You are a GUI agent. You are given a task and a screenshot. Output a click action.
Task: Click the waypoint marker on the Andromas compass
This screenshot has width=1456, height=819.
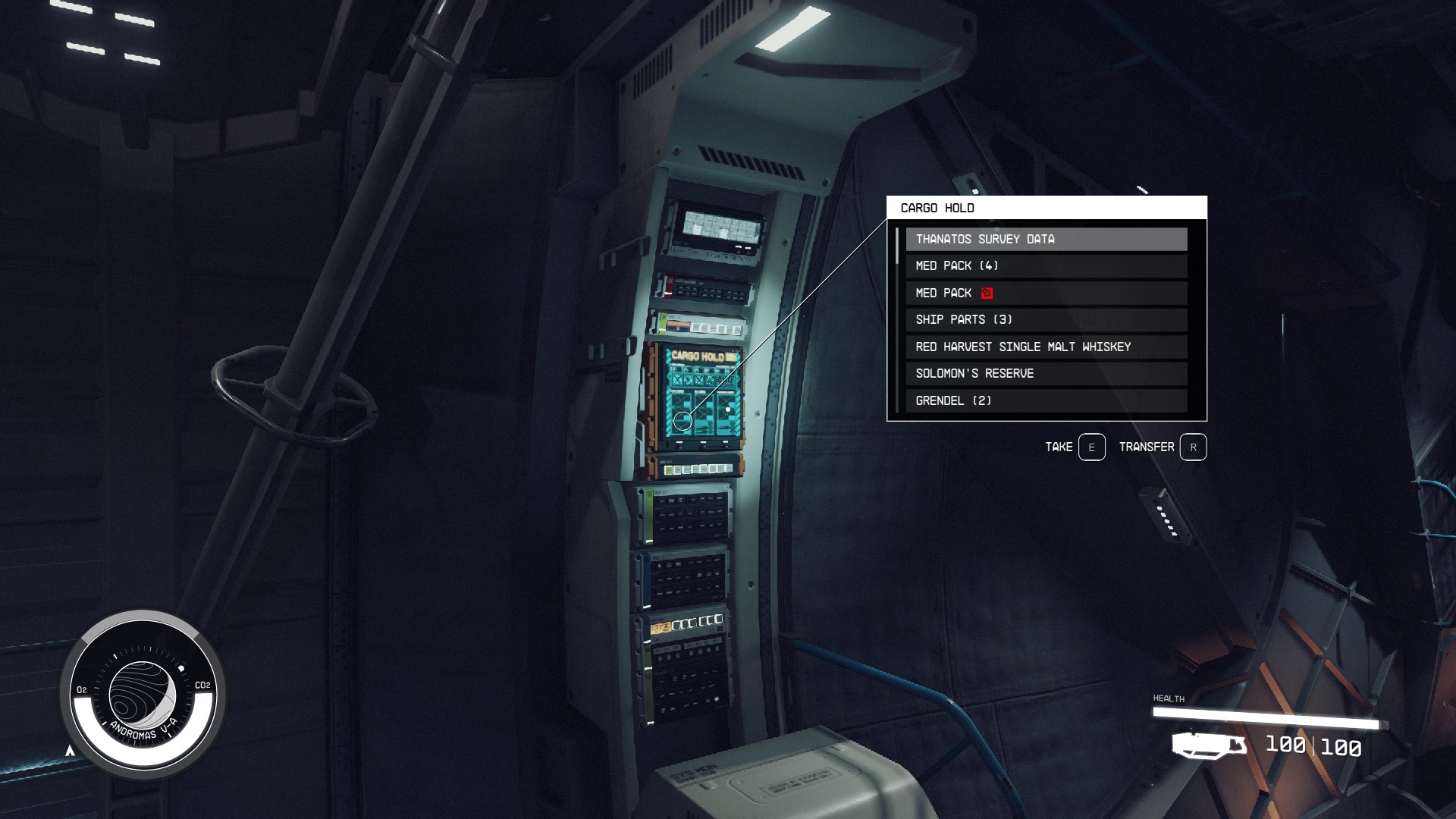click(180, 667)
